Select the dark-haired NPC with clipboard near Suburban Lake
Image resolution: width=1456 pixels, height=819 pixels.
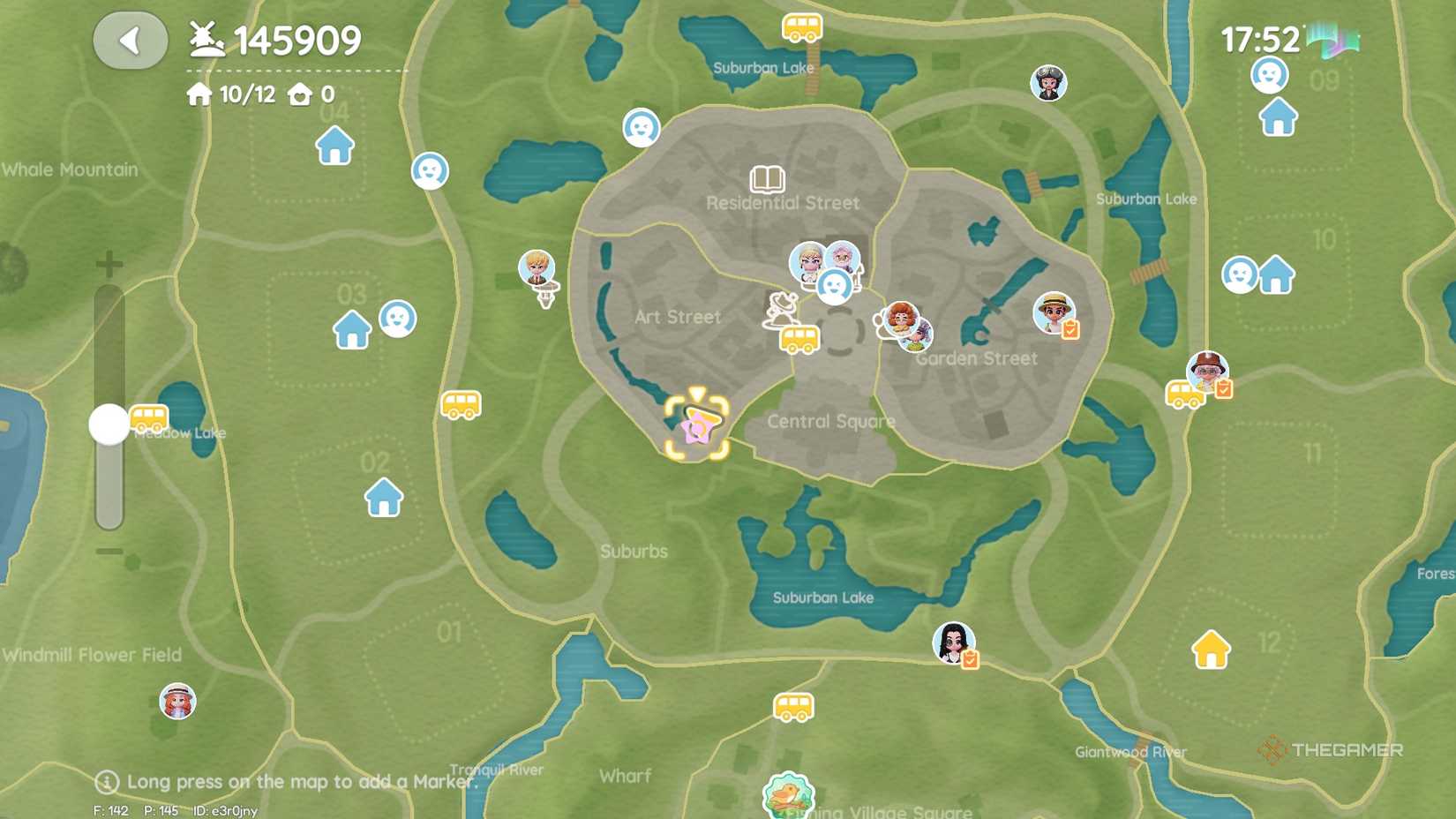pos(955,643)
